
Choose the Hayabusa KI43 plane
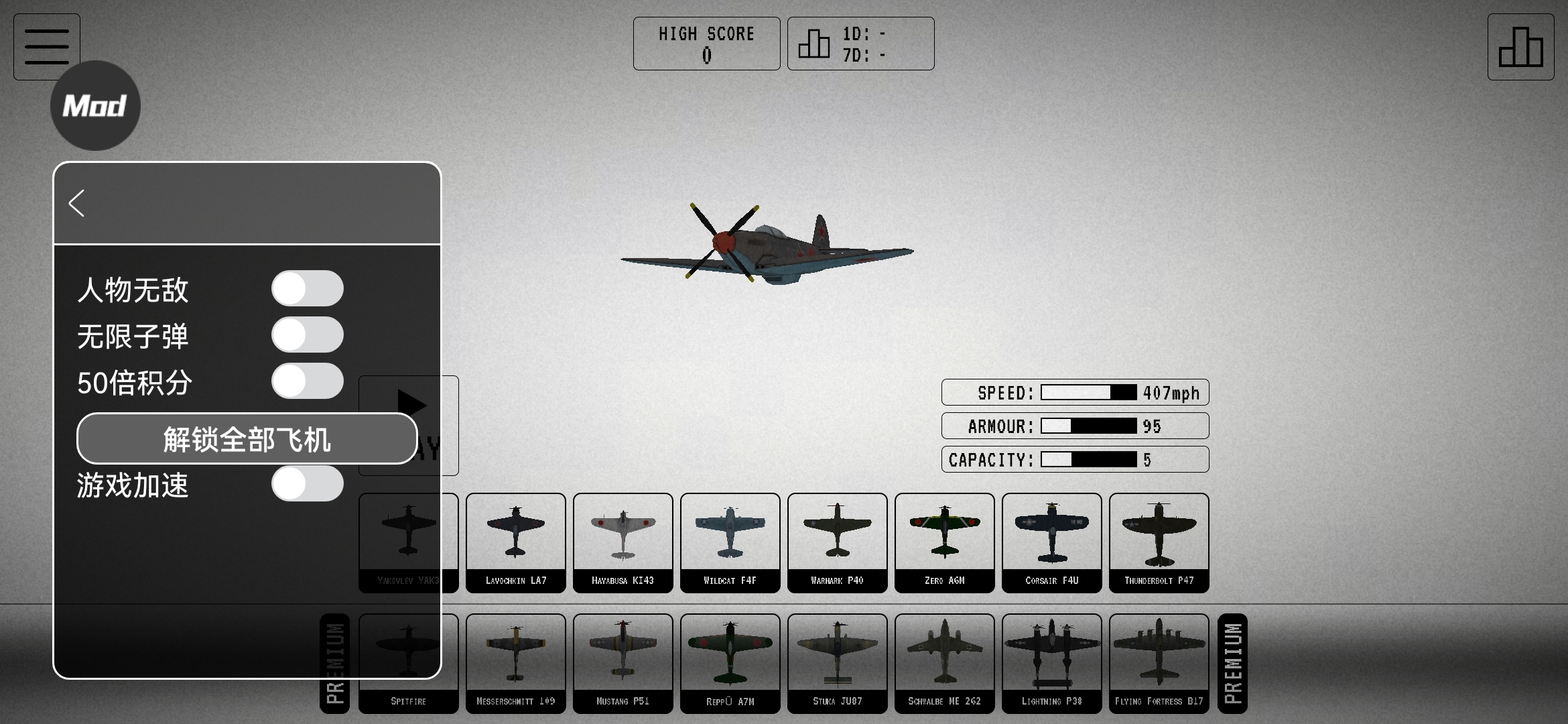pyautogui.click(x=623, y=542)
